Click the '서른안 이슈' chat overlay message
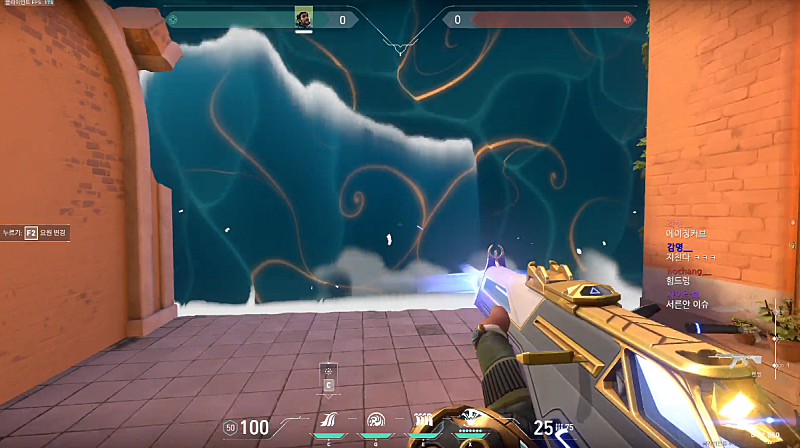The height and width of the screenshot is (448, 800). 687,304
